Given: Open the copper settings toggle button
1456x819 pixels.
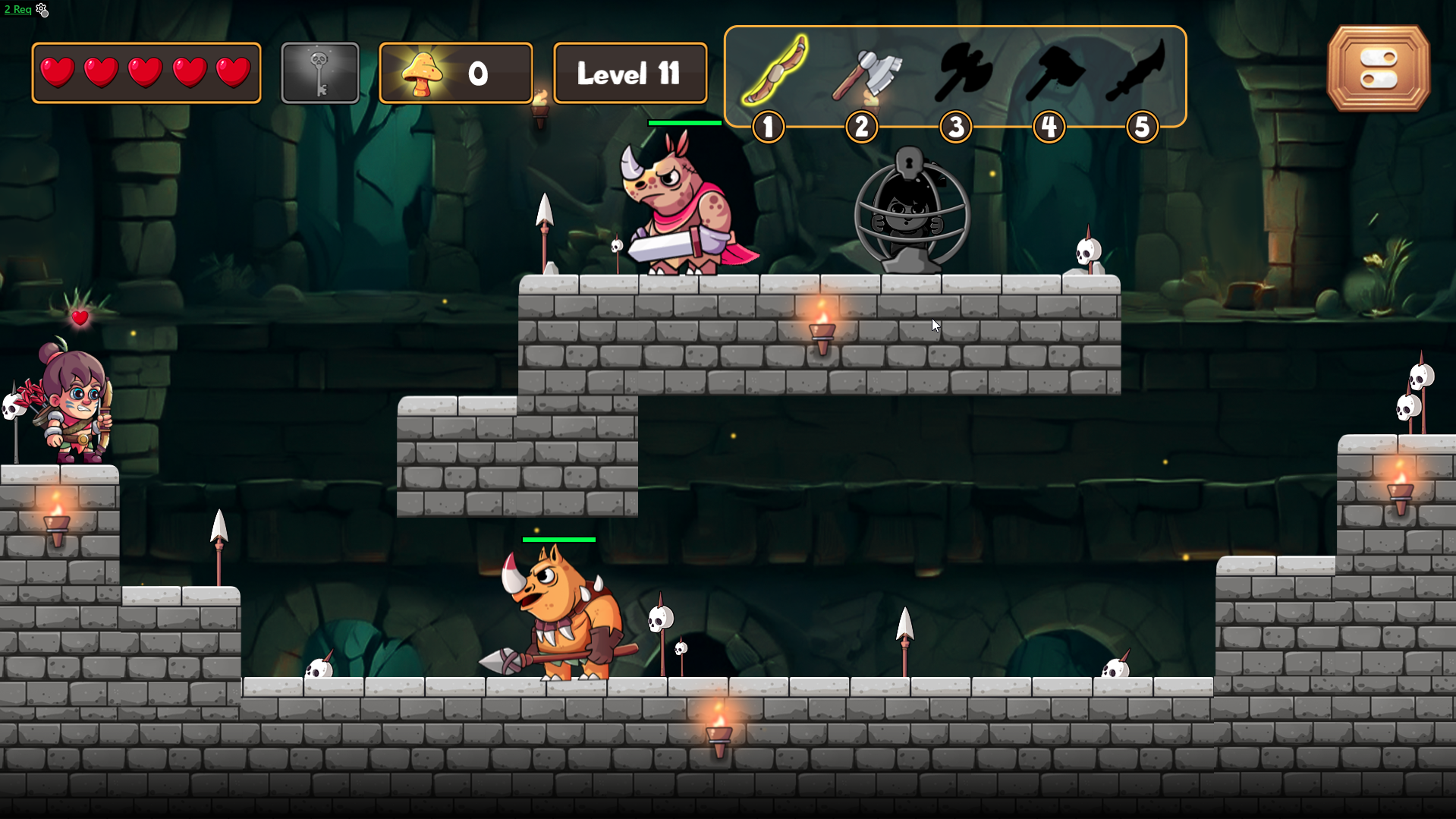Looking at the screenshot, I should [x=1378, y=69].
